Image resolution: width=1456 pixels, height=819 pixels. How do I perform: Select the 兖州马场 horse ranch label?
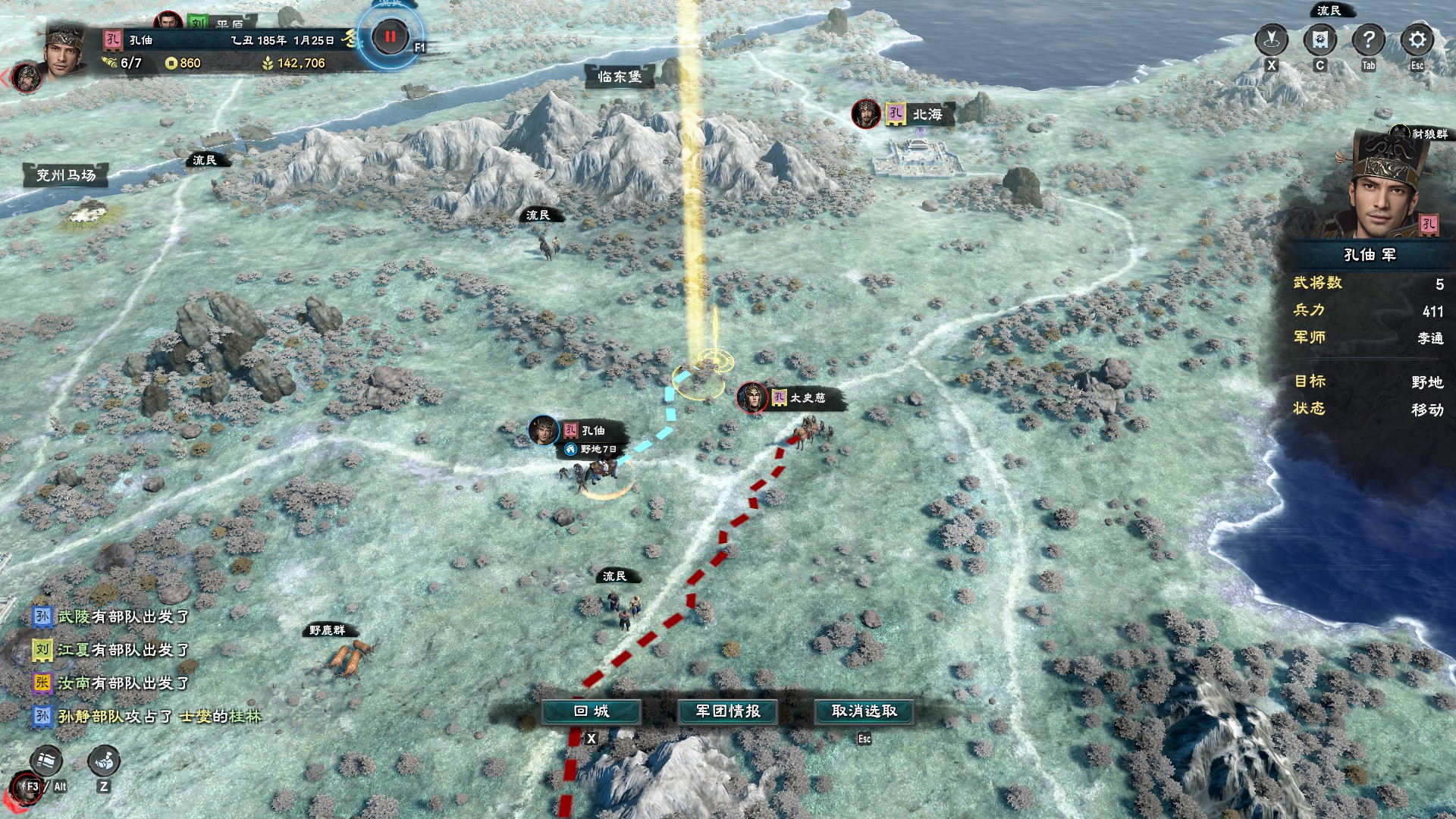66,176
